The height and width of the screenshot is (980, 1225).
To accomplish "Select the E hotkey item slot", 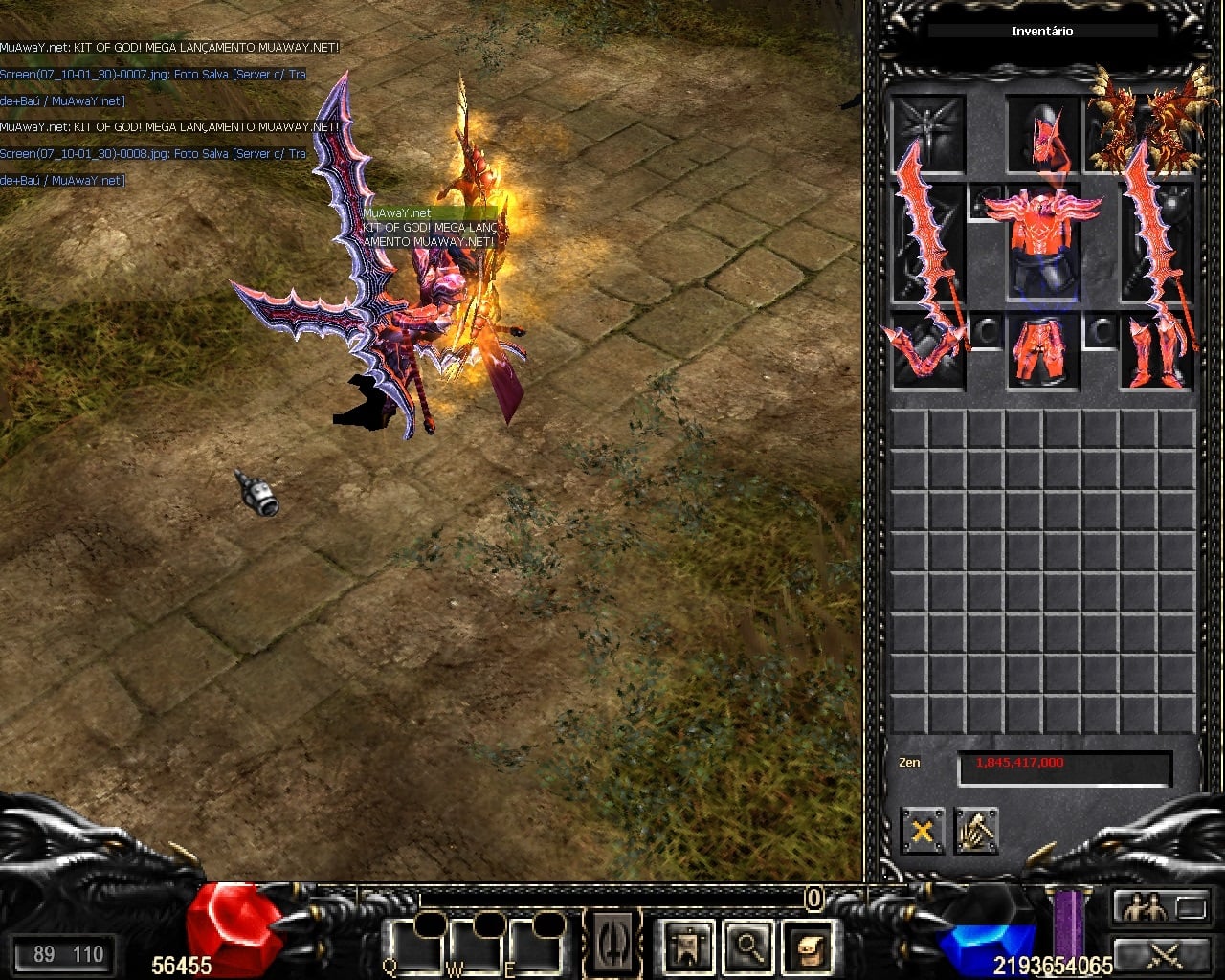I will click(x=533, y=946).
